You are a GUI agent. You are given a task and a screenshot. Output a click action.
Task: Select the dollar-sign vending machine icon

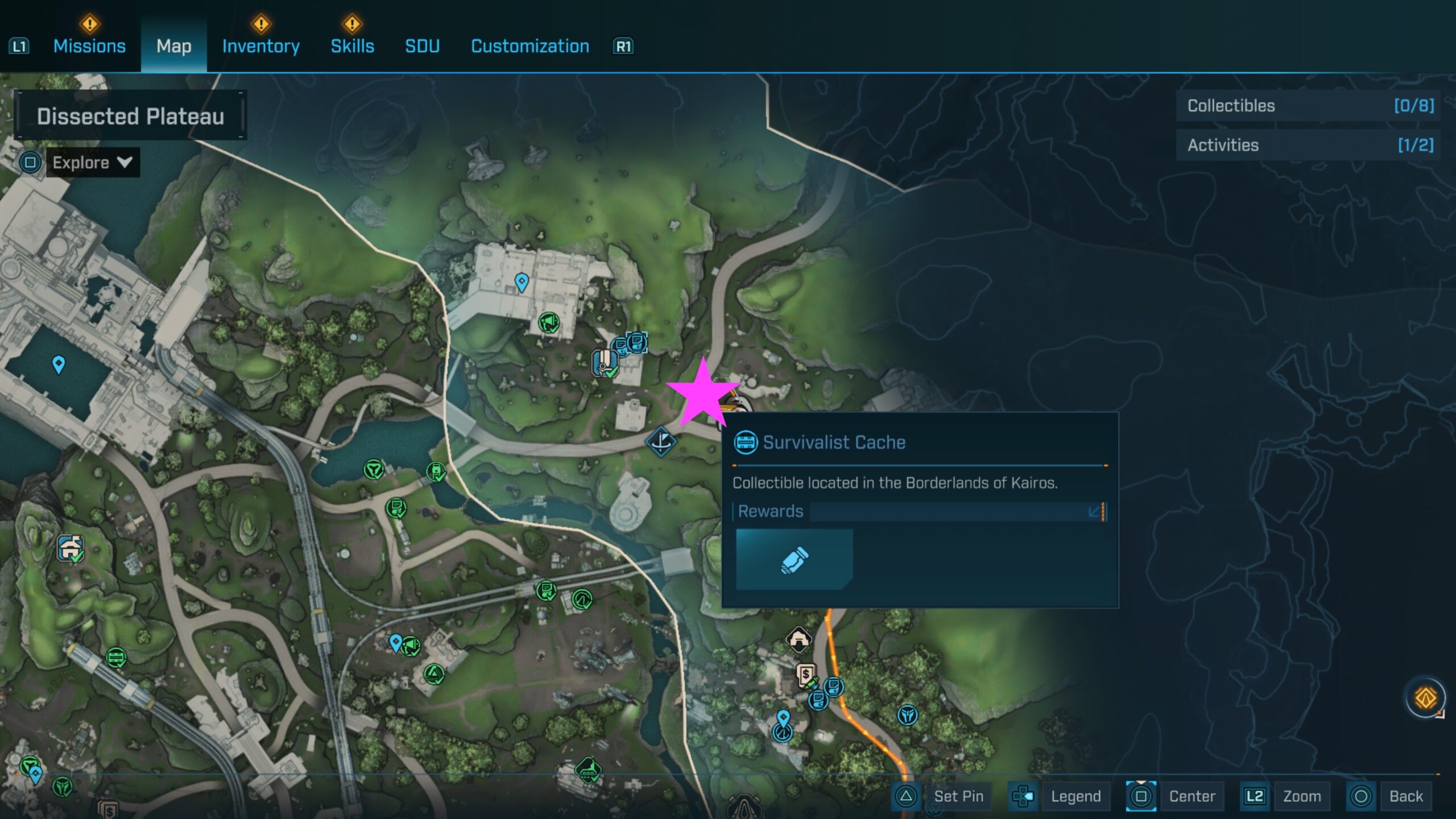(x=806, y=674)
